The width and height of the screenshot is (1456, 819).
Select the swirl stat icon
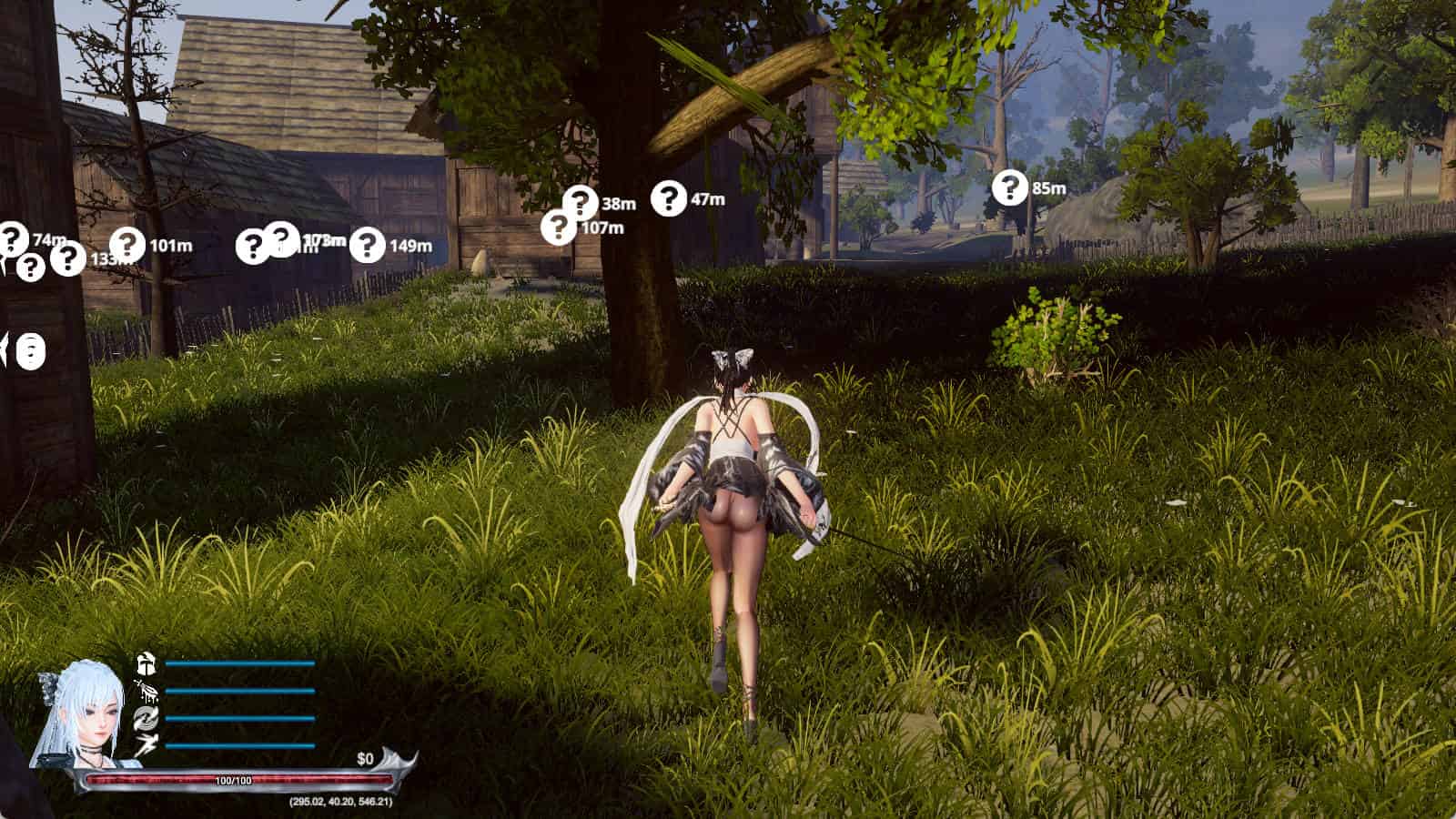(146, 719)
